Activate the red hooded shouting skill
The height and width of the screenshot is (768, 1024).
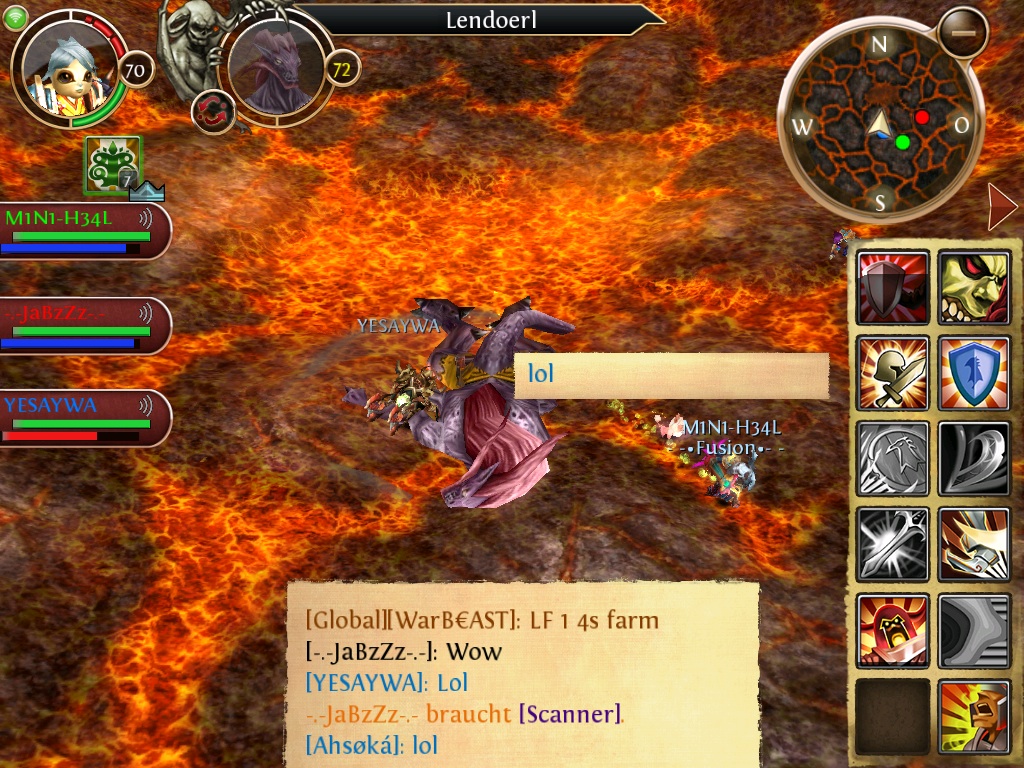(x=892, y=630)
